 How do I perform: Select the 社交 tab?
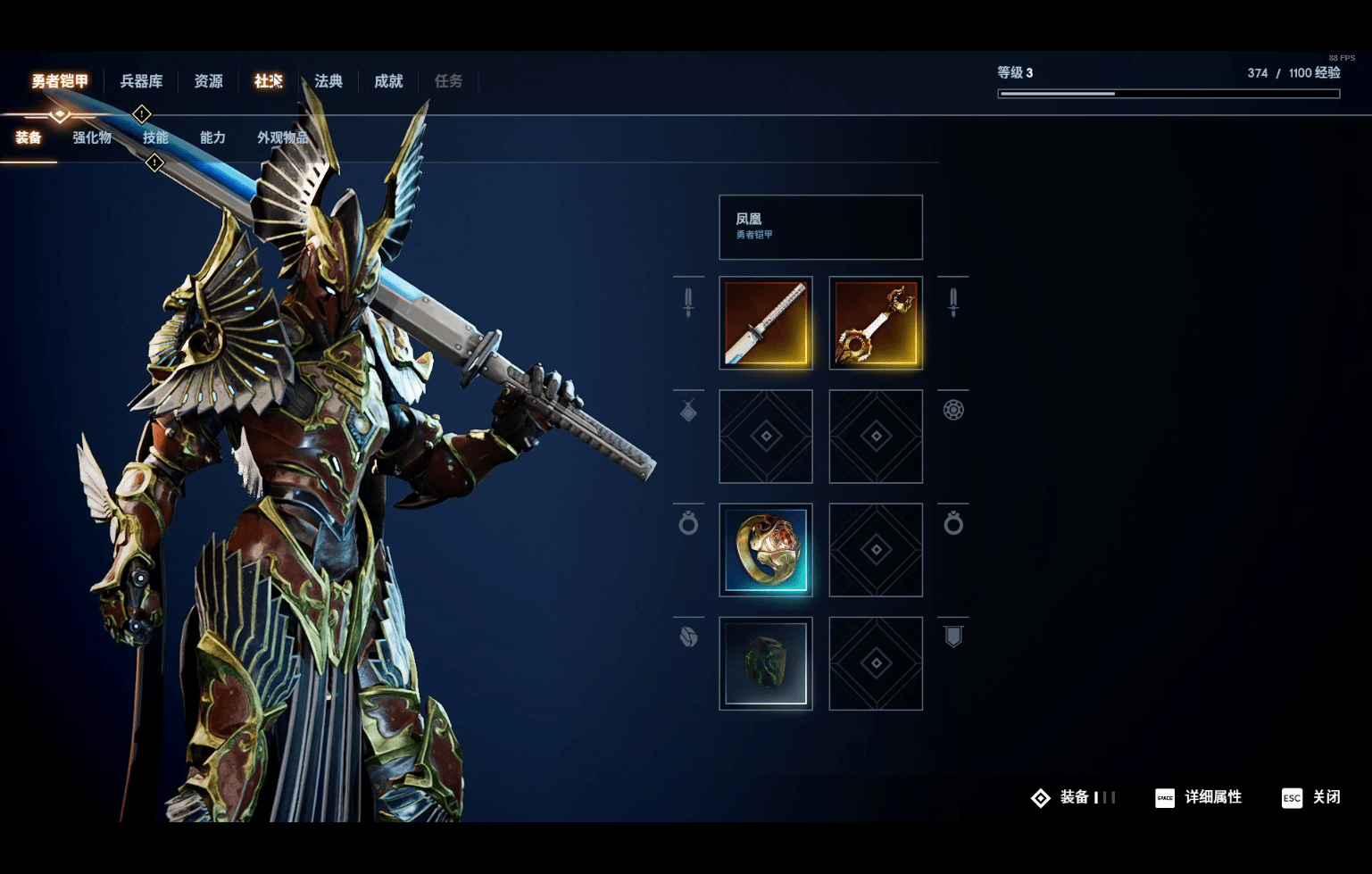pyautogui.click(x=268, y=81)
